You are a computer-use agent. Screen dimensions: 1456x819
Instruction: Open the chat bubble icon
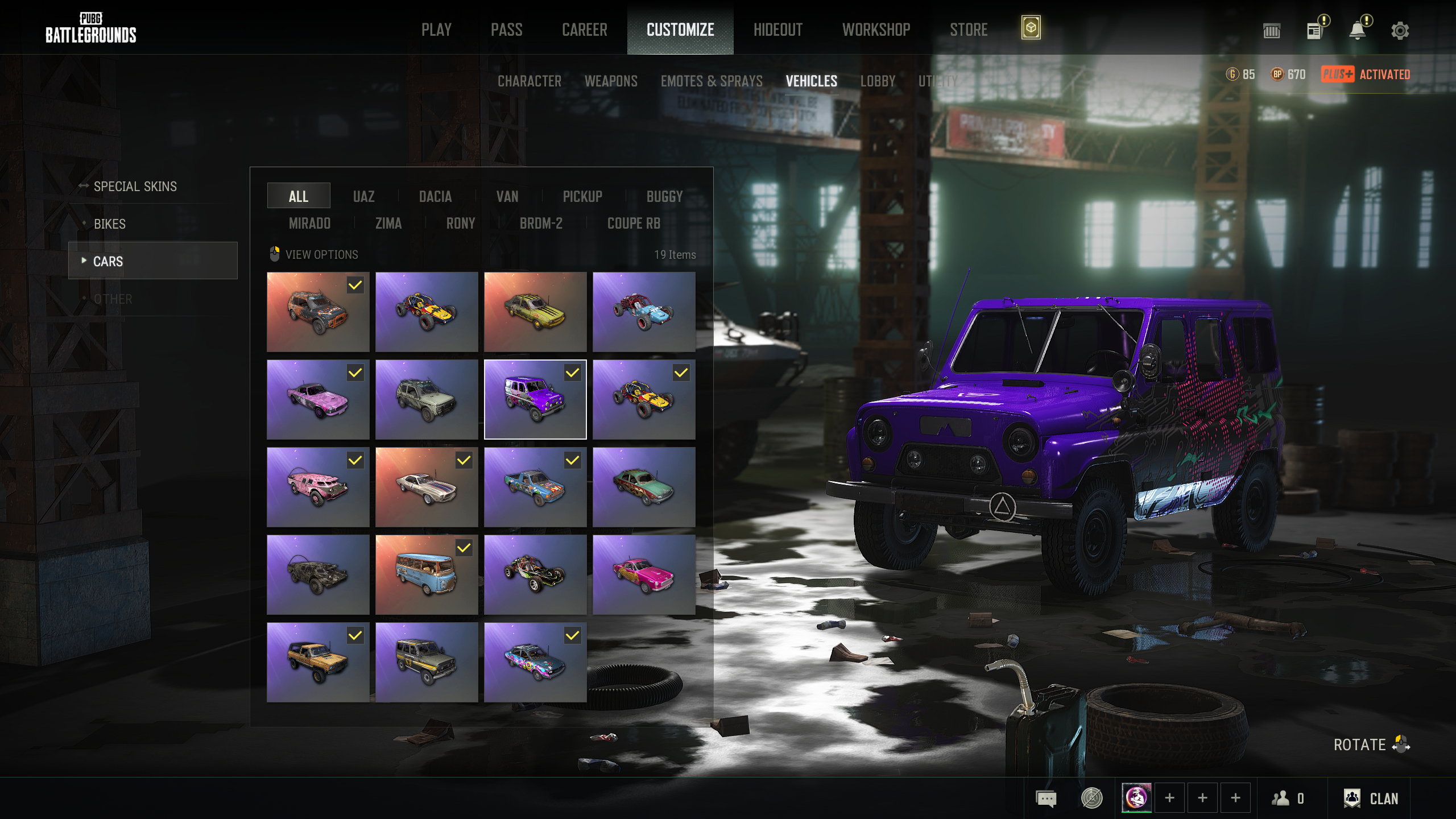(x=1046, y=799)
